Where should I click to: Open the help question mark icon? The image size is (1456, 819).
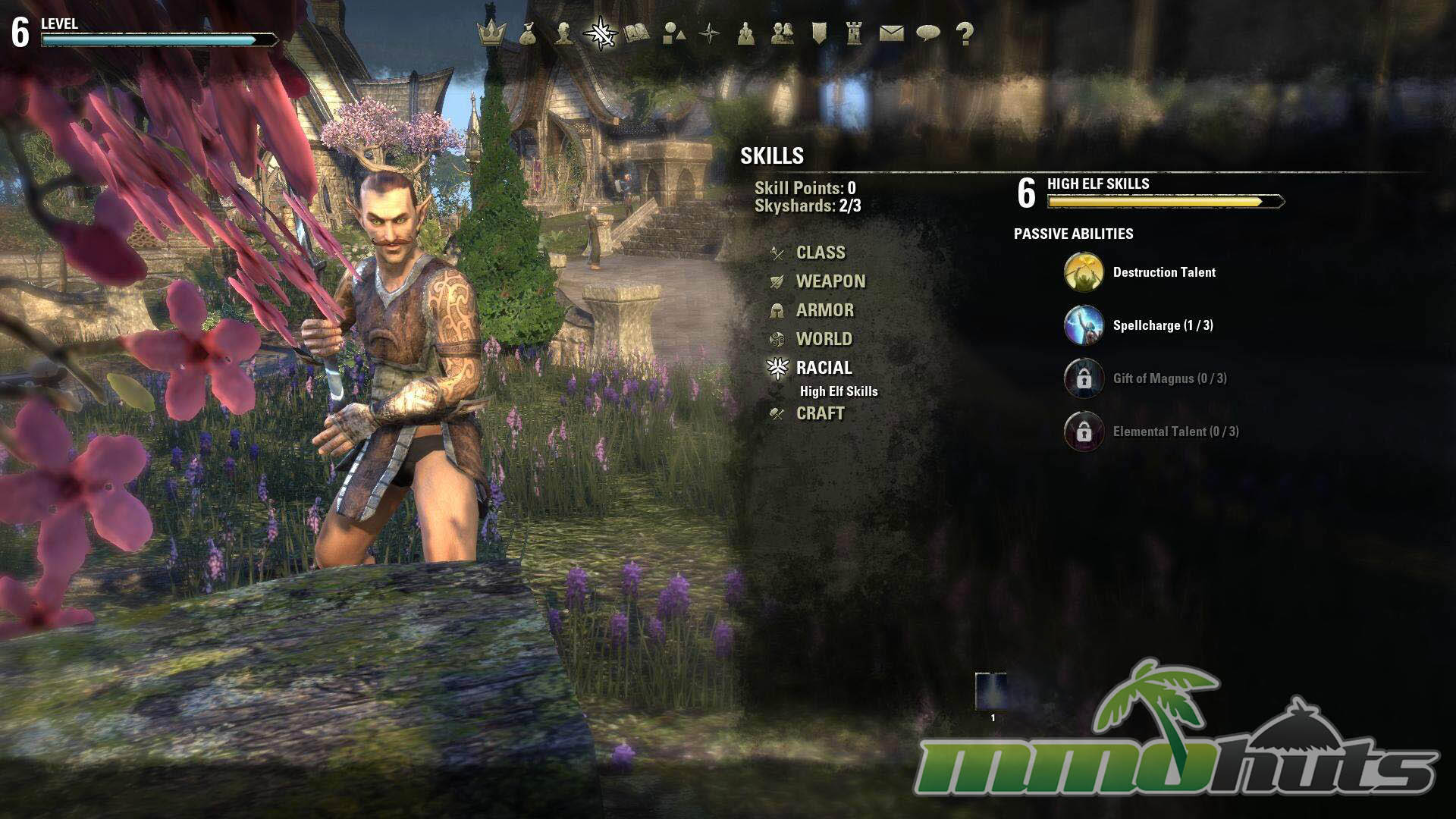pos(964,33)
